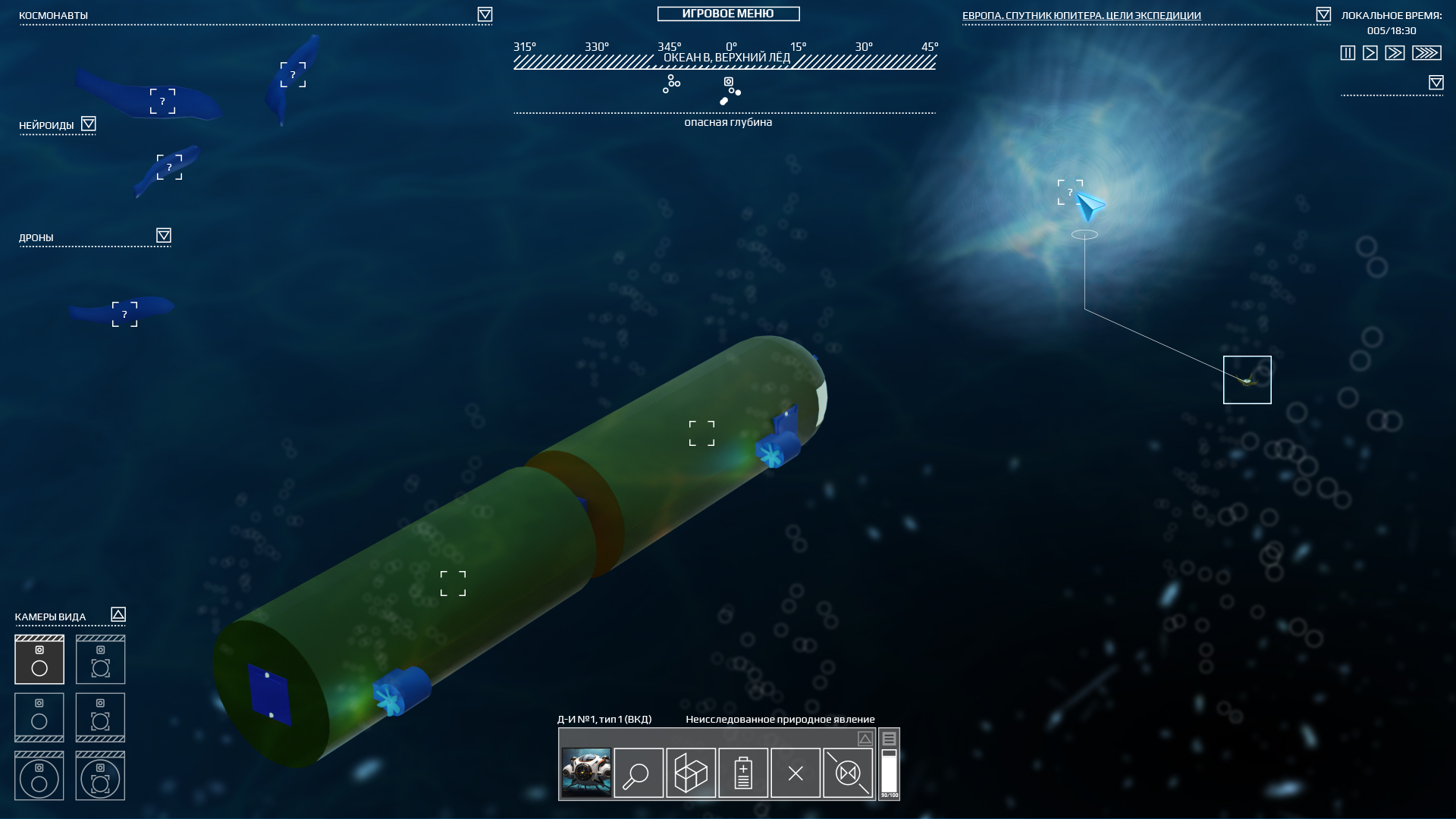Image resolution: width=1456 pixels, height=819 pixels.
Task: Select the highlighted active camera view tile
Action: coord(39,660)
